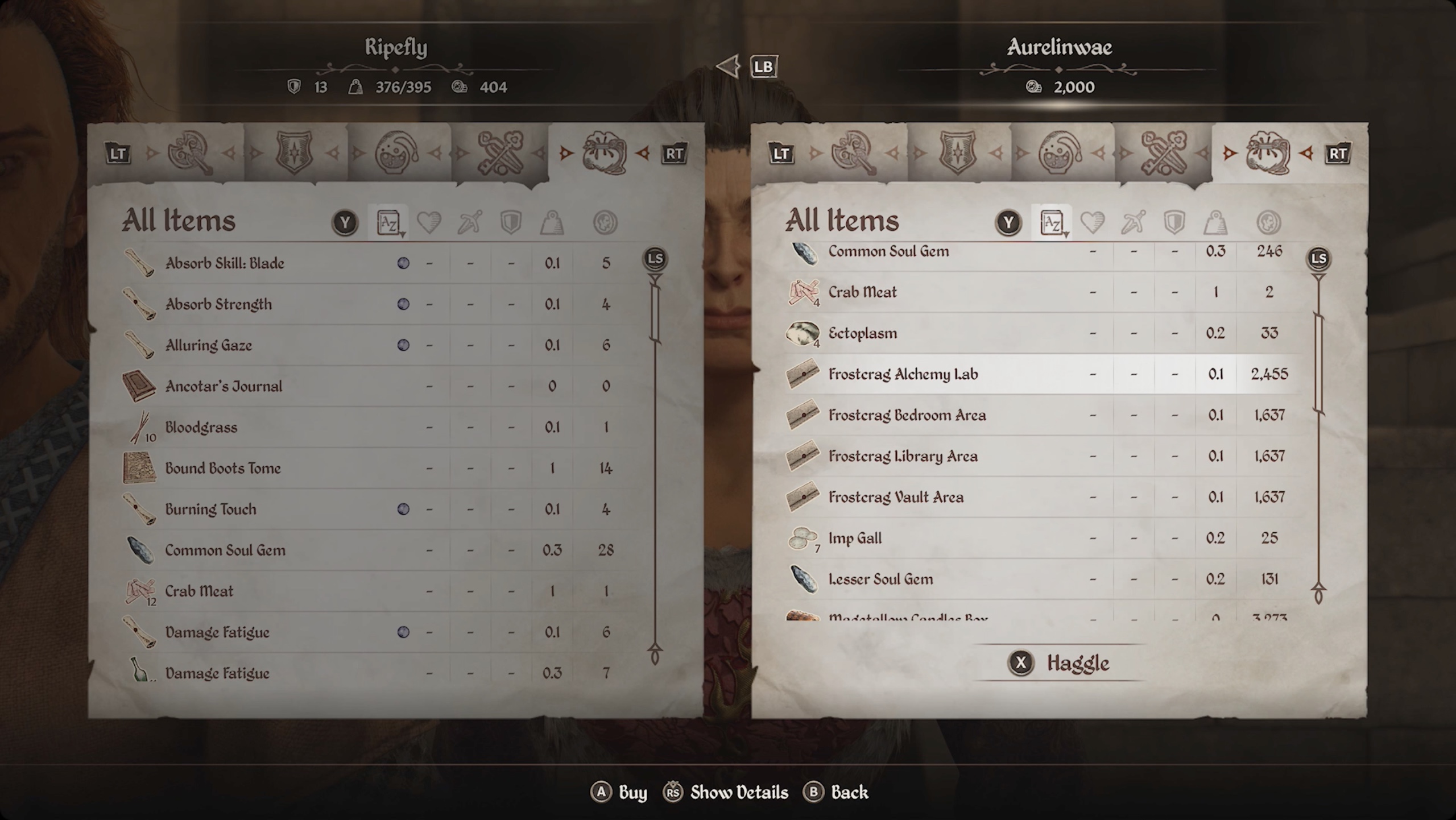Pick Ancotar's Journal in player inventory
The image size is (1456, 820).
click(x=224, y=386)
